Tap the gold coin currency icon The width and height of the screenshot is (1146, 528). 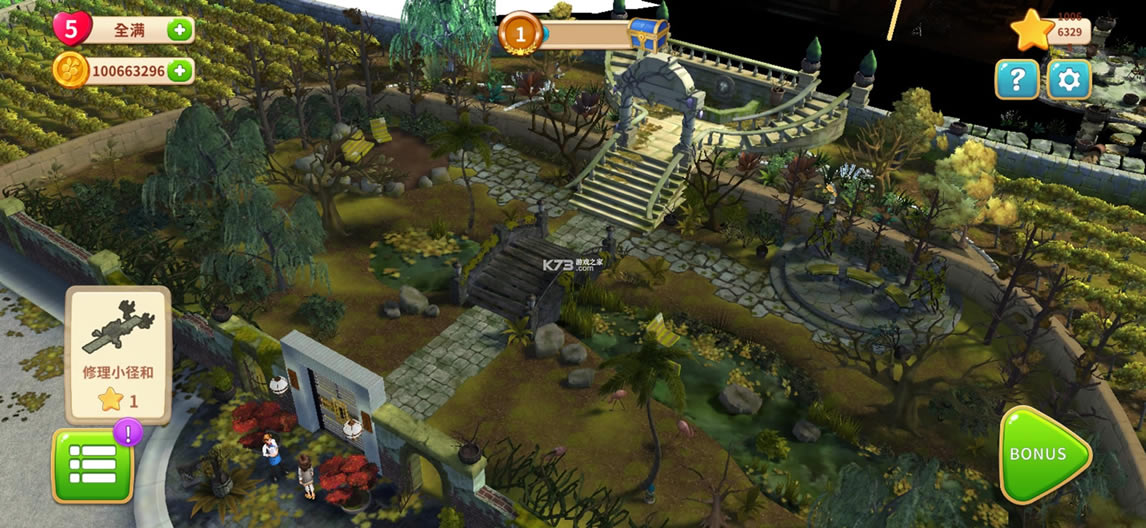click(x=70, y=71)
